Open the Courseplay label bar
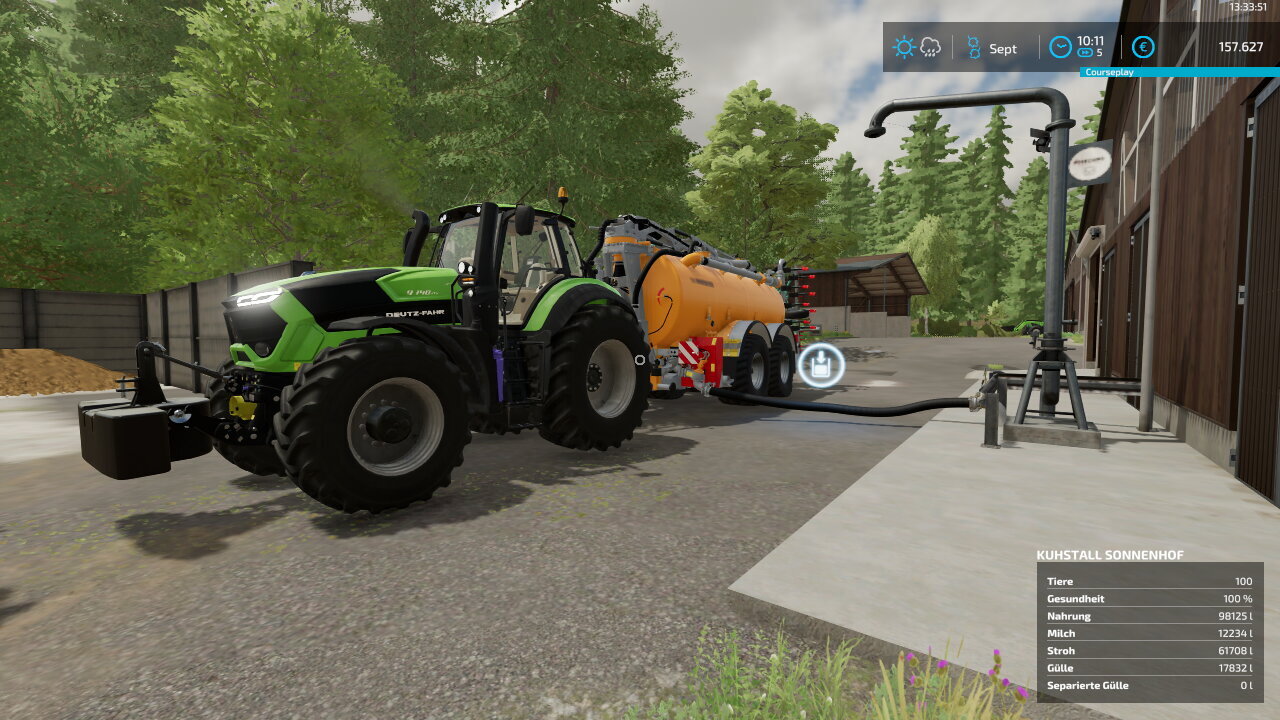Viewport: 1280px width, 720px height. tap(1180, 73)
